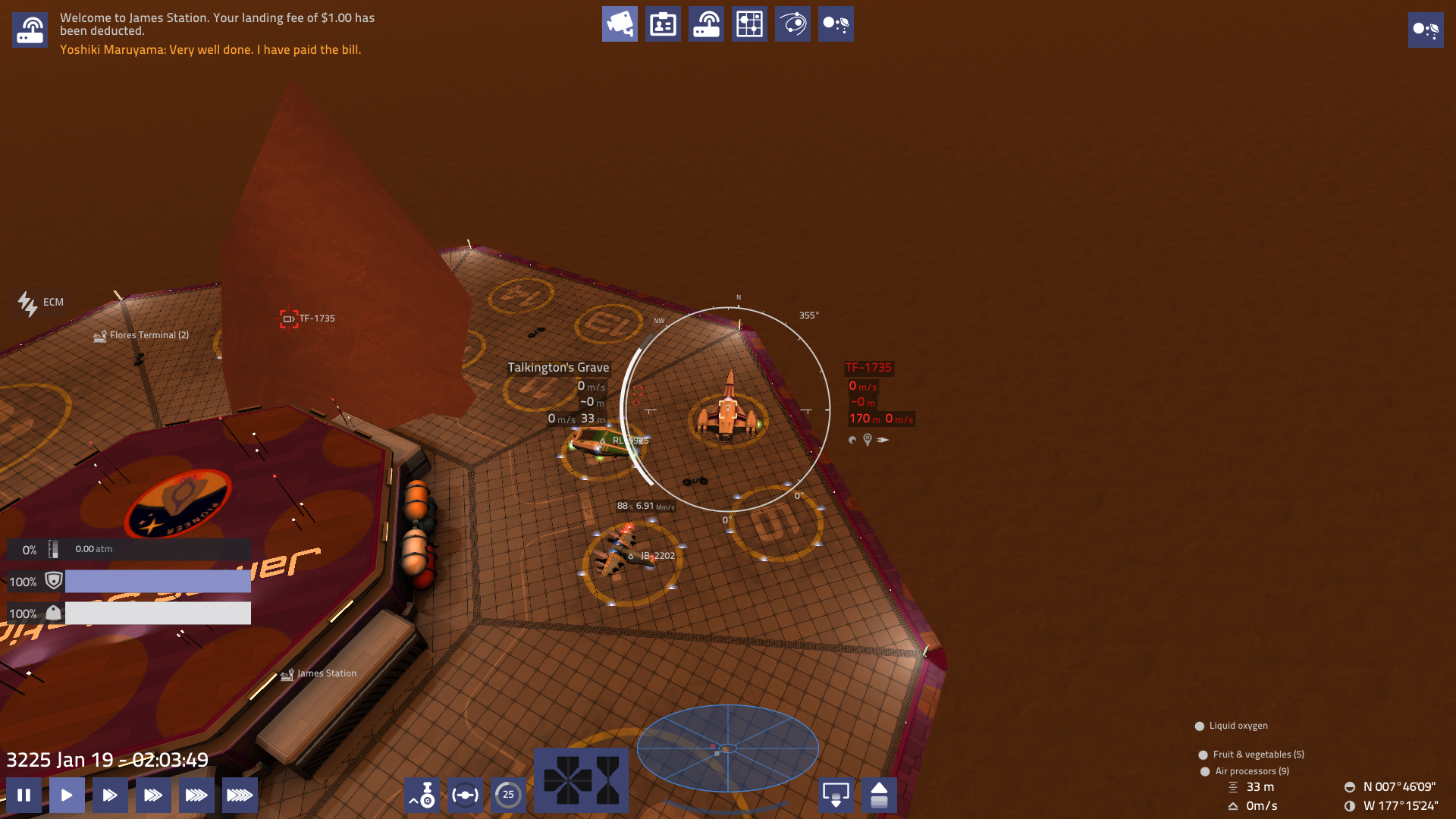
Task: Open the orbital trajectory view
Action: pyautogui.click(x=792, y=24)
